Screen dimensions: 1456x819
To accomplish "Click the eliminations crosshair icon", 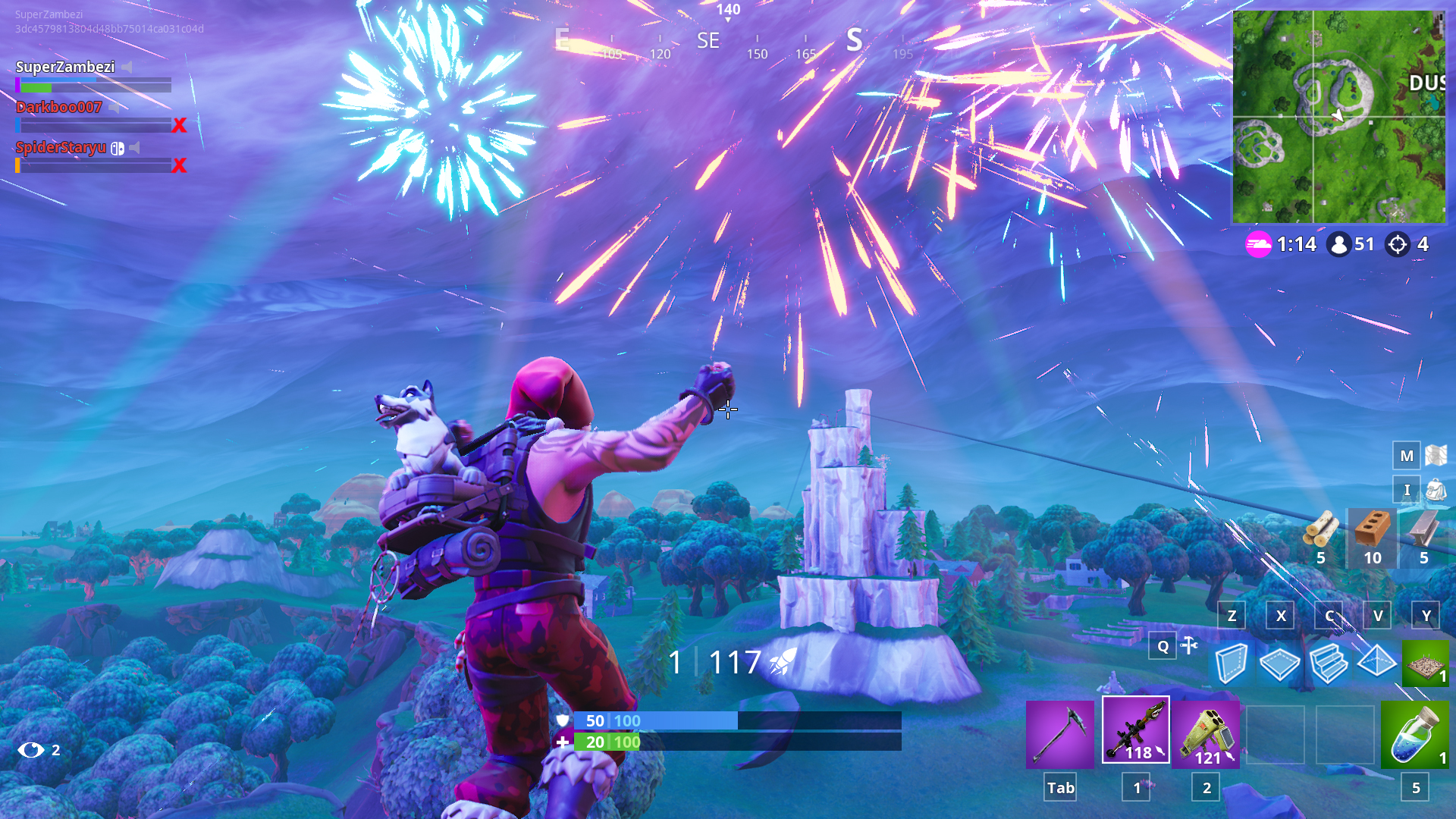I will [1399, 244].
